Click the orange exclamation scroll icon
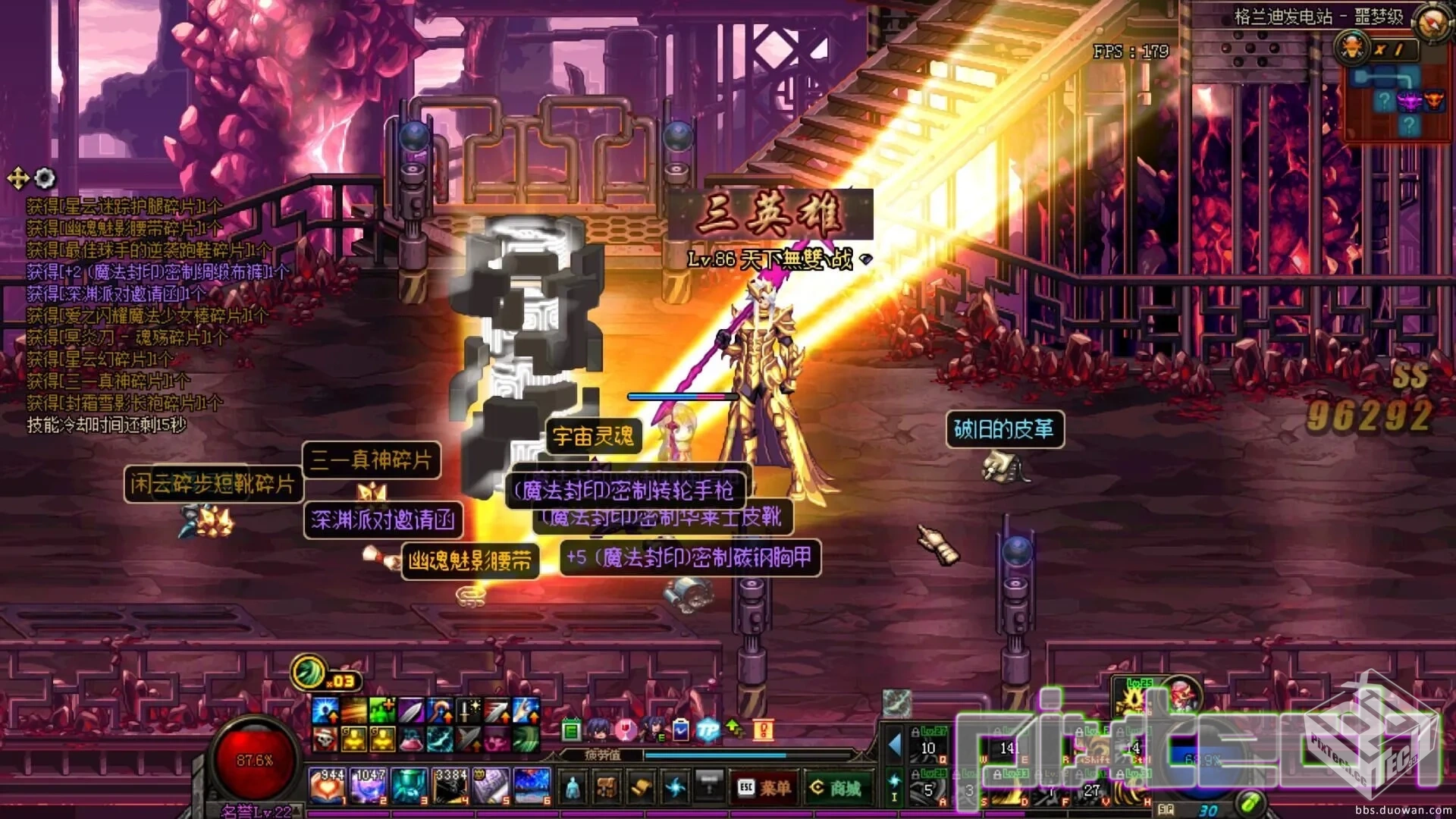Image resolution: width=1456 pixels, height=819 pixels. click(x=763, y=730)
